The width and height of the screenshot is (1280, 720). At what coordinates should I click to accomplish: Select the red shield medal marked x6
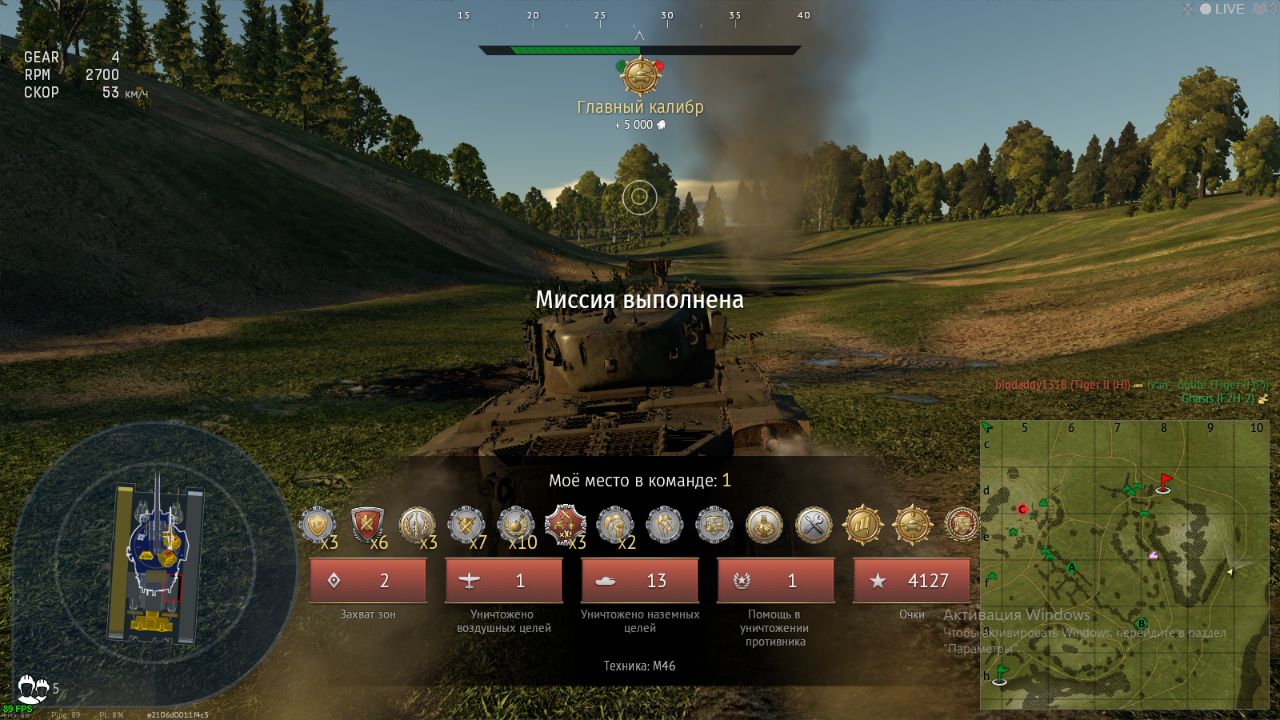pyautogui.click(x=367, y=524)
